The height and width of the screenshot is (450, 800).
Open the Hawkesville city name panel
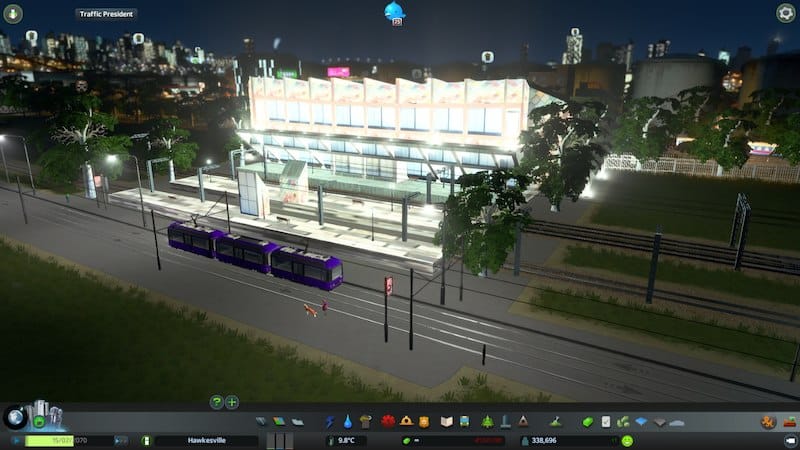(x=206, y=440)
